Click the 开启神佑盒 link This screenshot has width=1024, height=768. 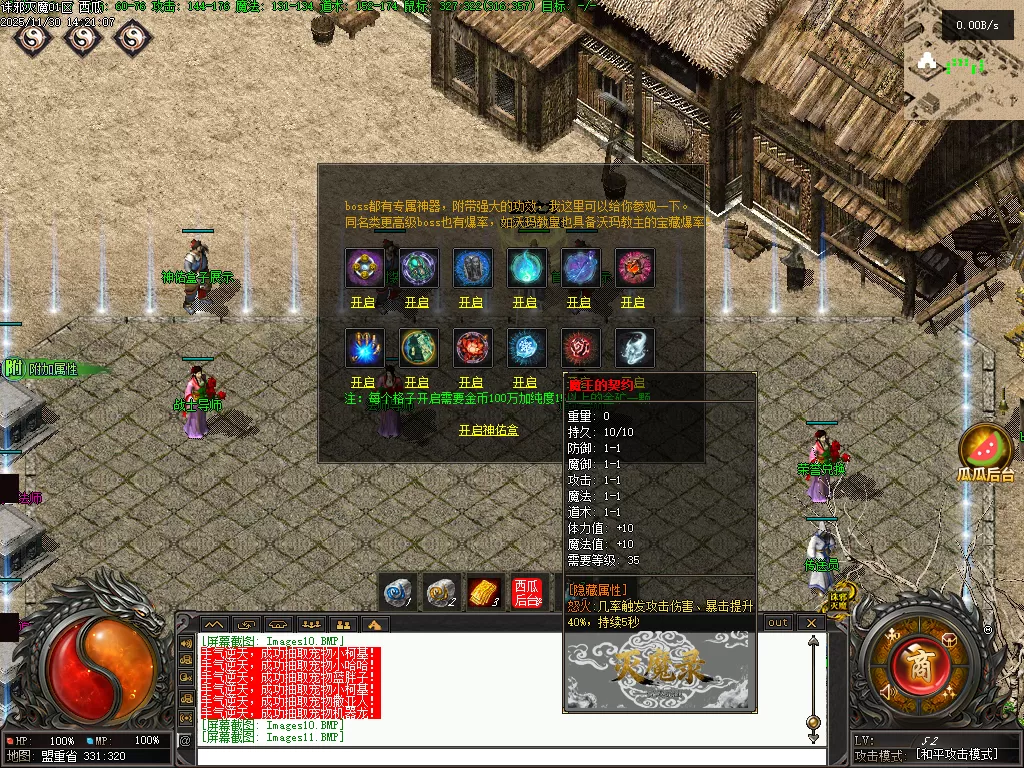coord(488,430)
